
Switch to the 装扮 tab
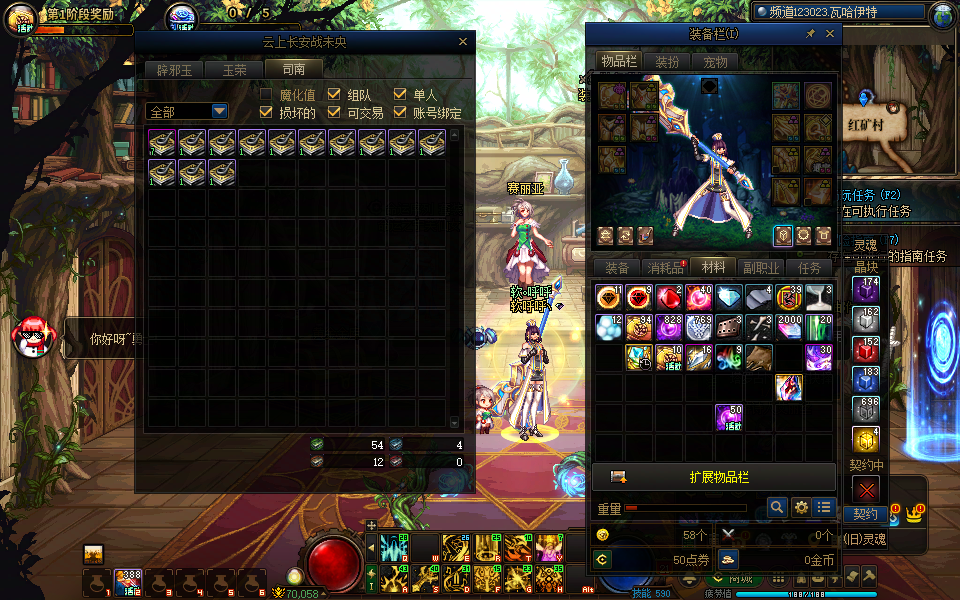tap(666, 61)
